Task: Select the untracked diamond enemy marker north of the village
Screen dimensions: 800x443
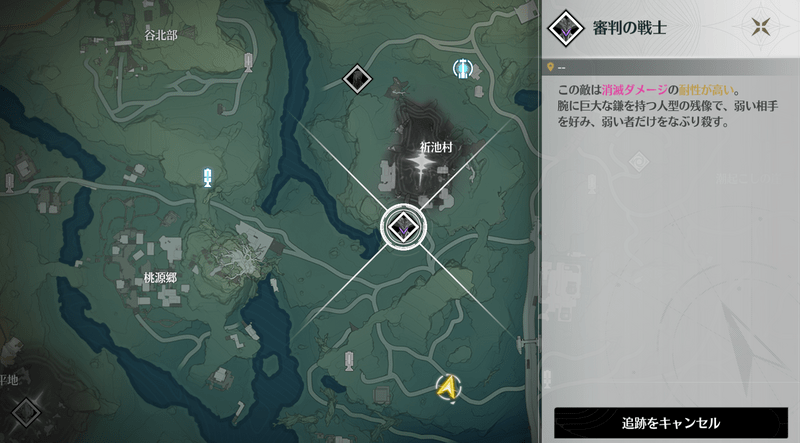Action: click(357, 77)
